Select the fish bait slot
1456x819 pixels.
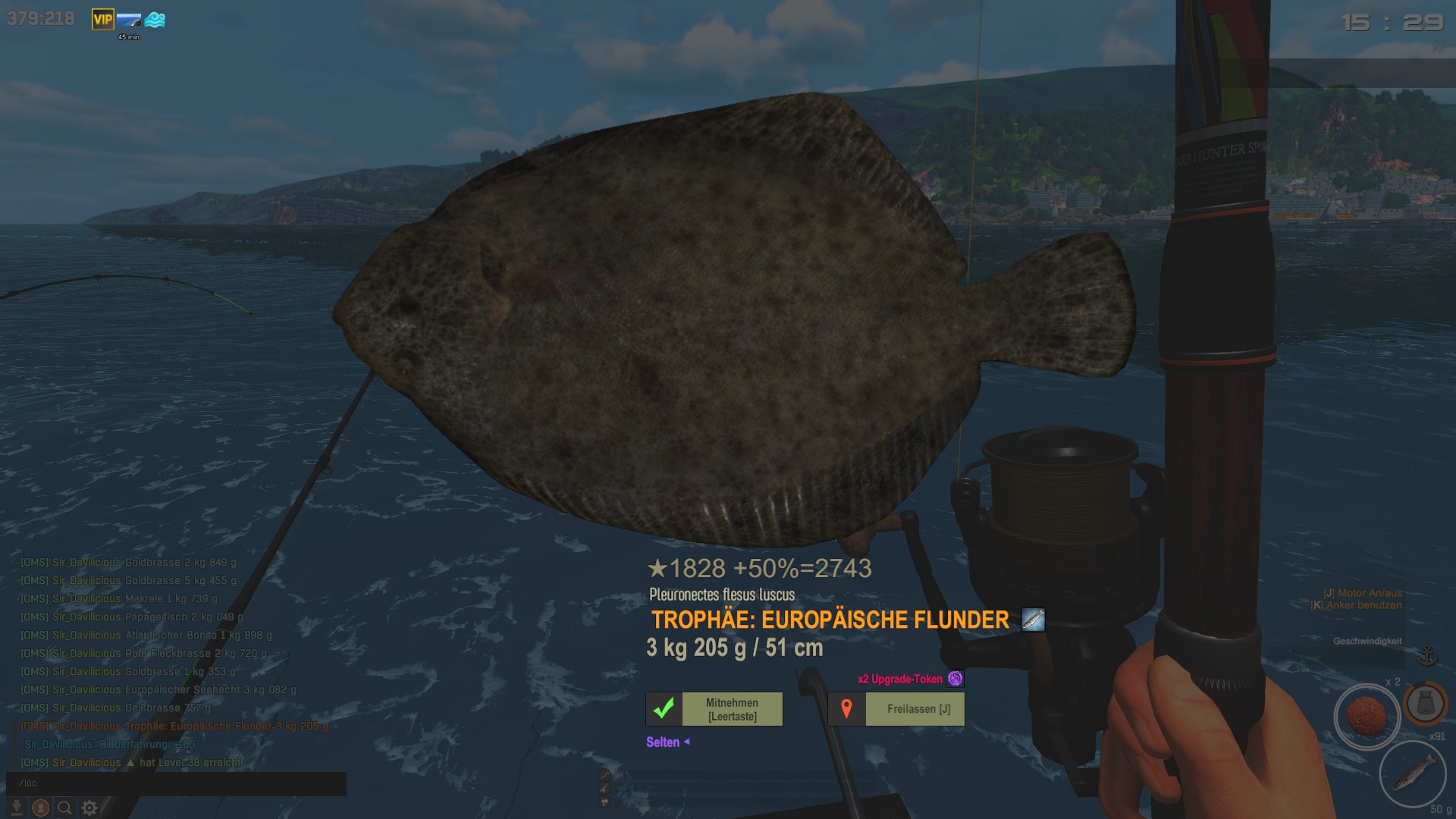click(1412, 774)
